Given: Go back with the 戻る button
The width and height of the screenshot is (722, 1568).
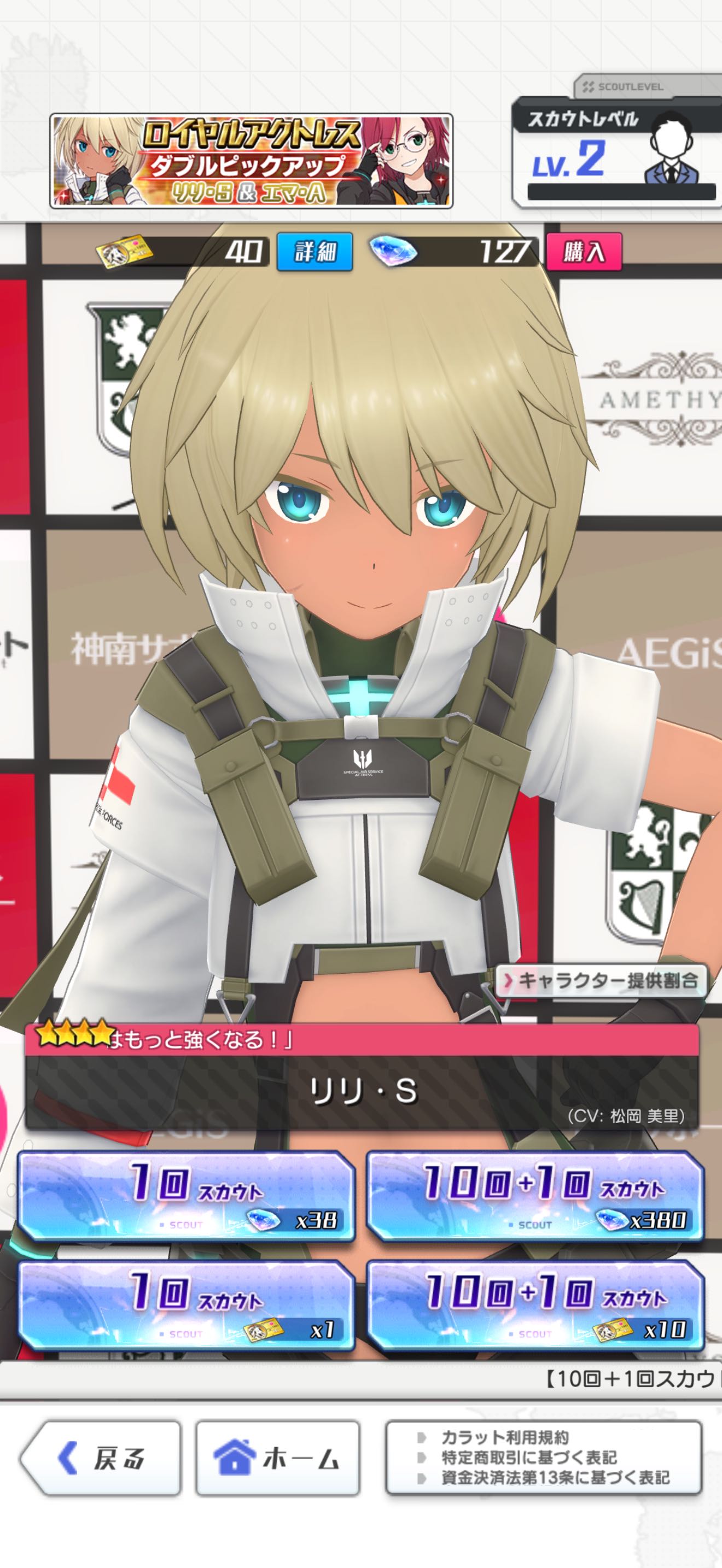Looking at the screenshot, I should tap(101, 1459).
